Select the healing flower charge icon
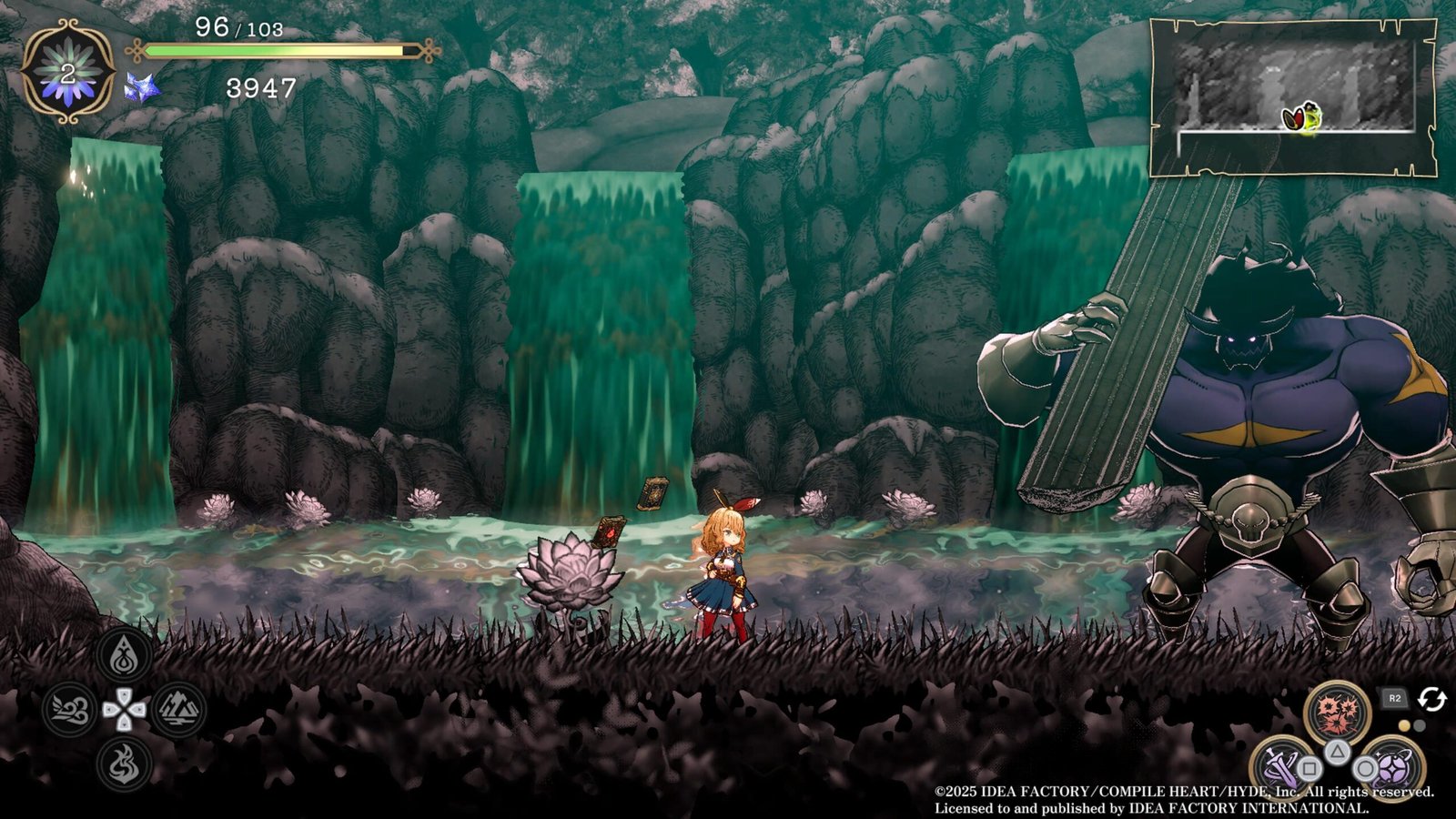Screen dimensions: 1456x819 coord(68,72)
